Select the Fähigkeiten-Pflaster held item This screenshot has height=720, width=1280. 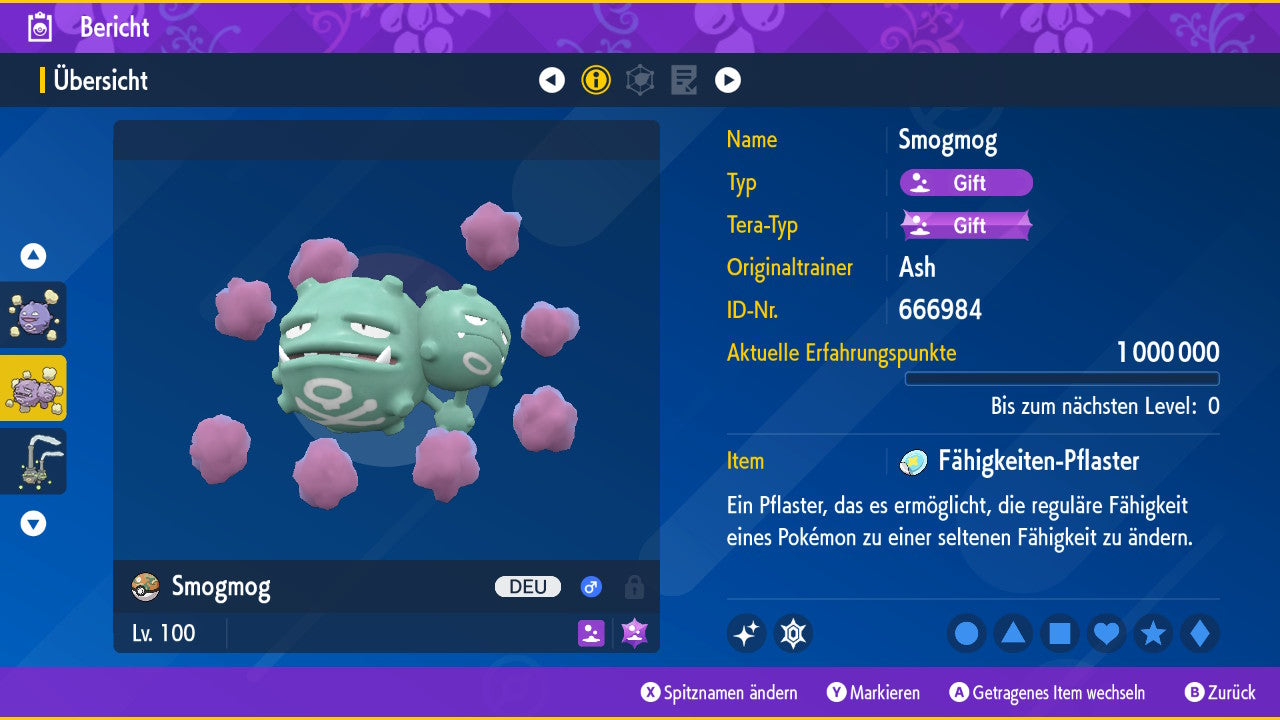(1037, 461)
